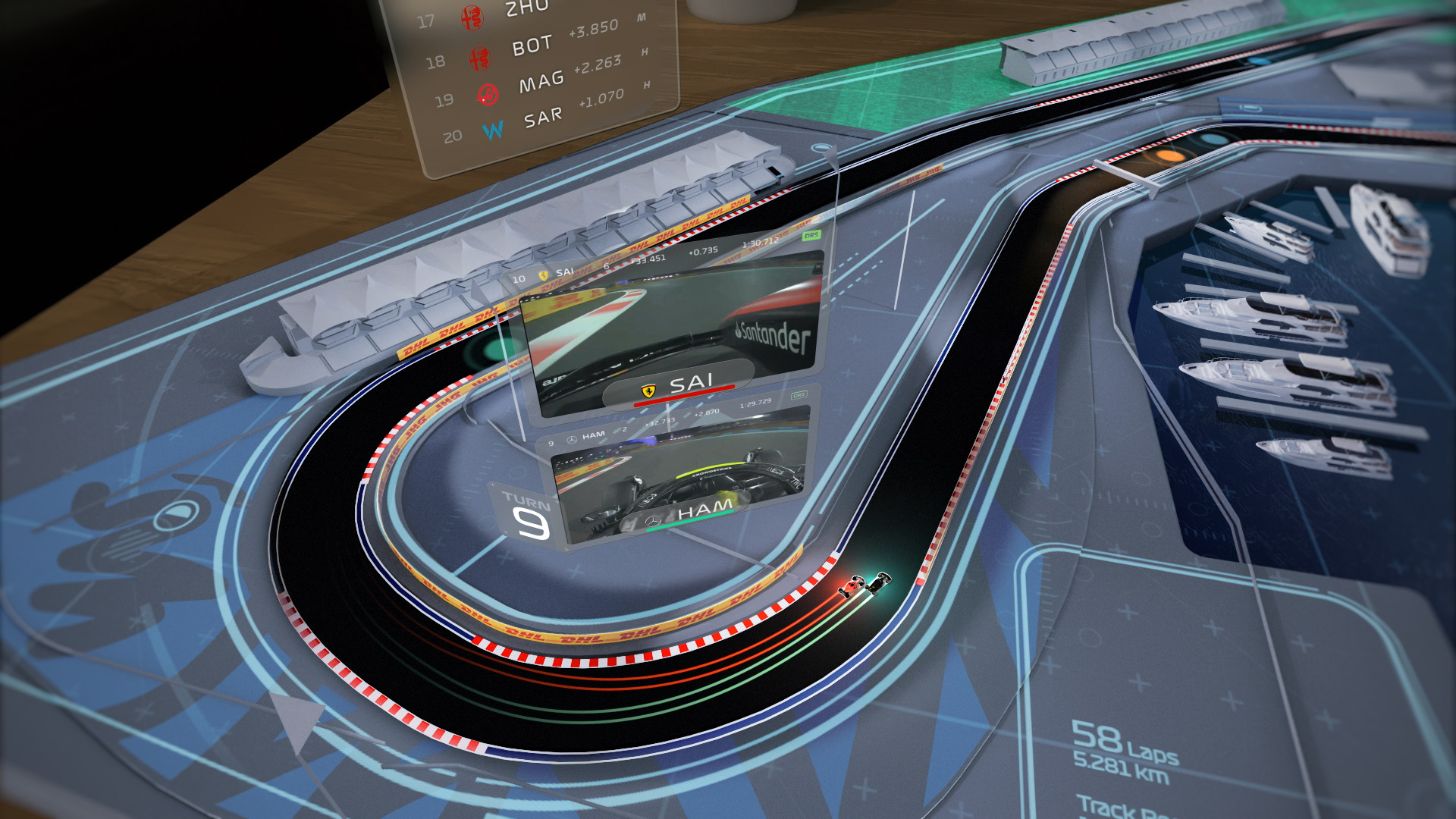Click the Haas team logo beside MAG
The height and width of the screenshot is (819, 1456).
pyautogui.click(x=488, y=94)
